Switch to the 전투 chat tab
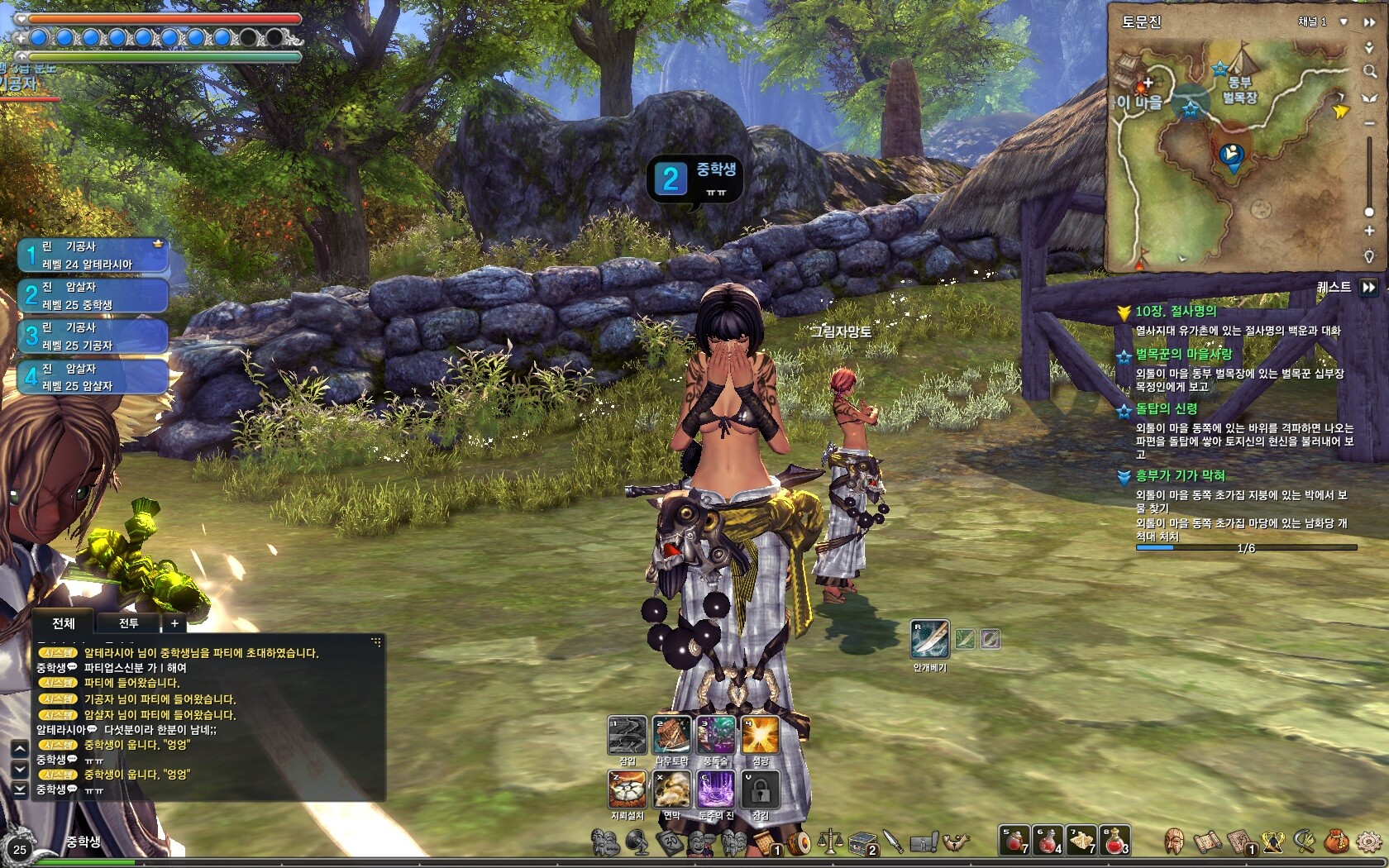1389x868 pixels. (128, 623)
